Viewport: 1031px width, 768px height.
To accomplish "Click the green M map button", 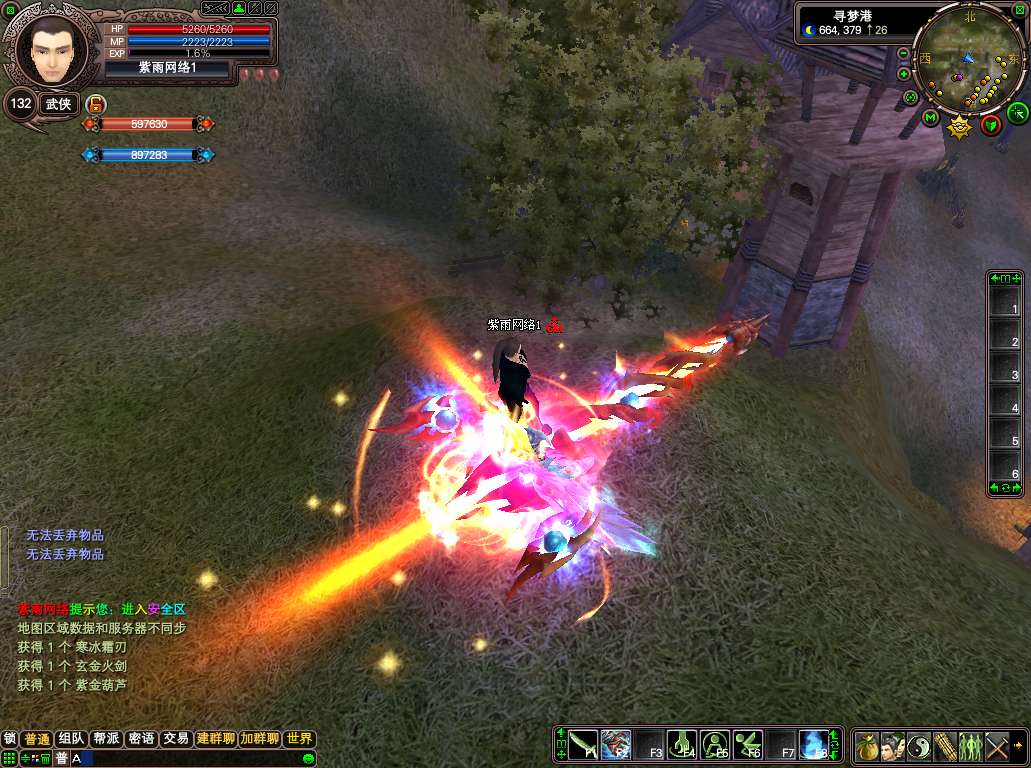I will coord(930,119).
